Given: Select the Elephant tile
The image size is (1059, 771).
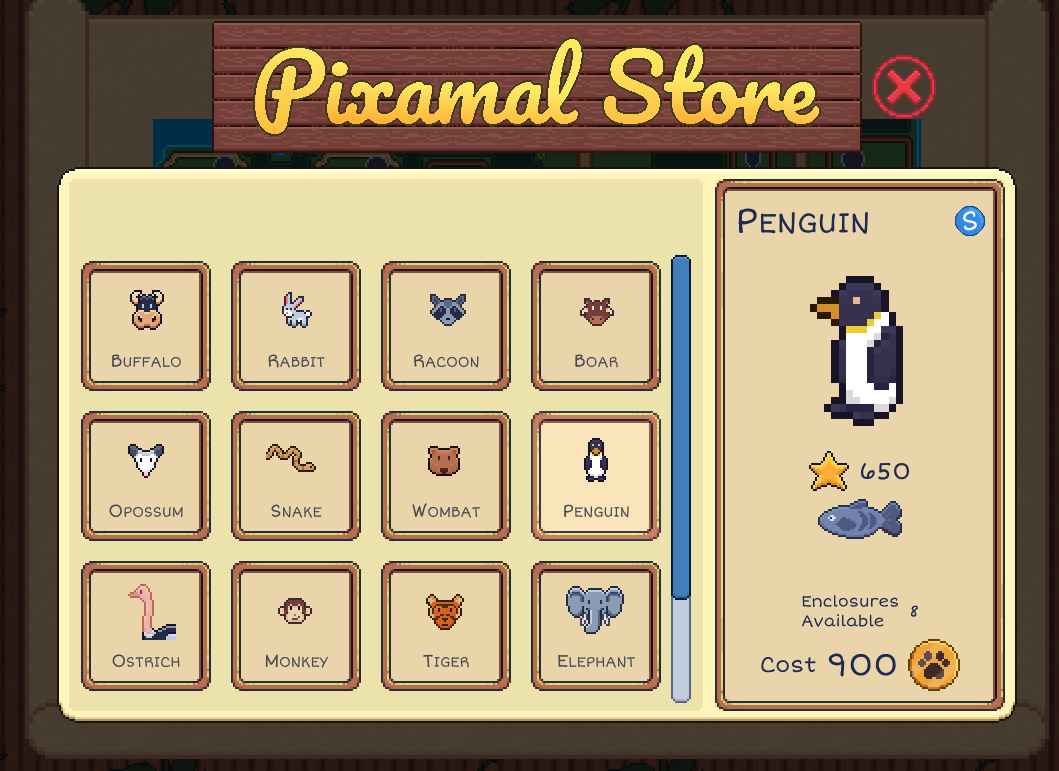Looking at the screenshot, I should (596, 626).
